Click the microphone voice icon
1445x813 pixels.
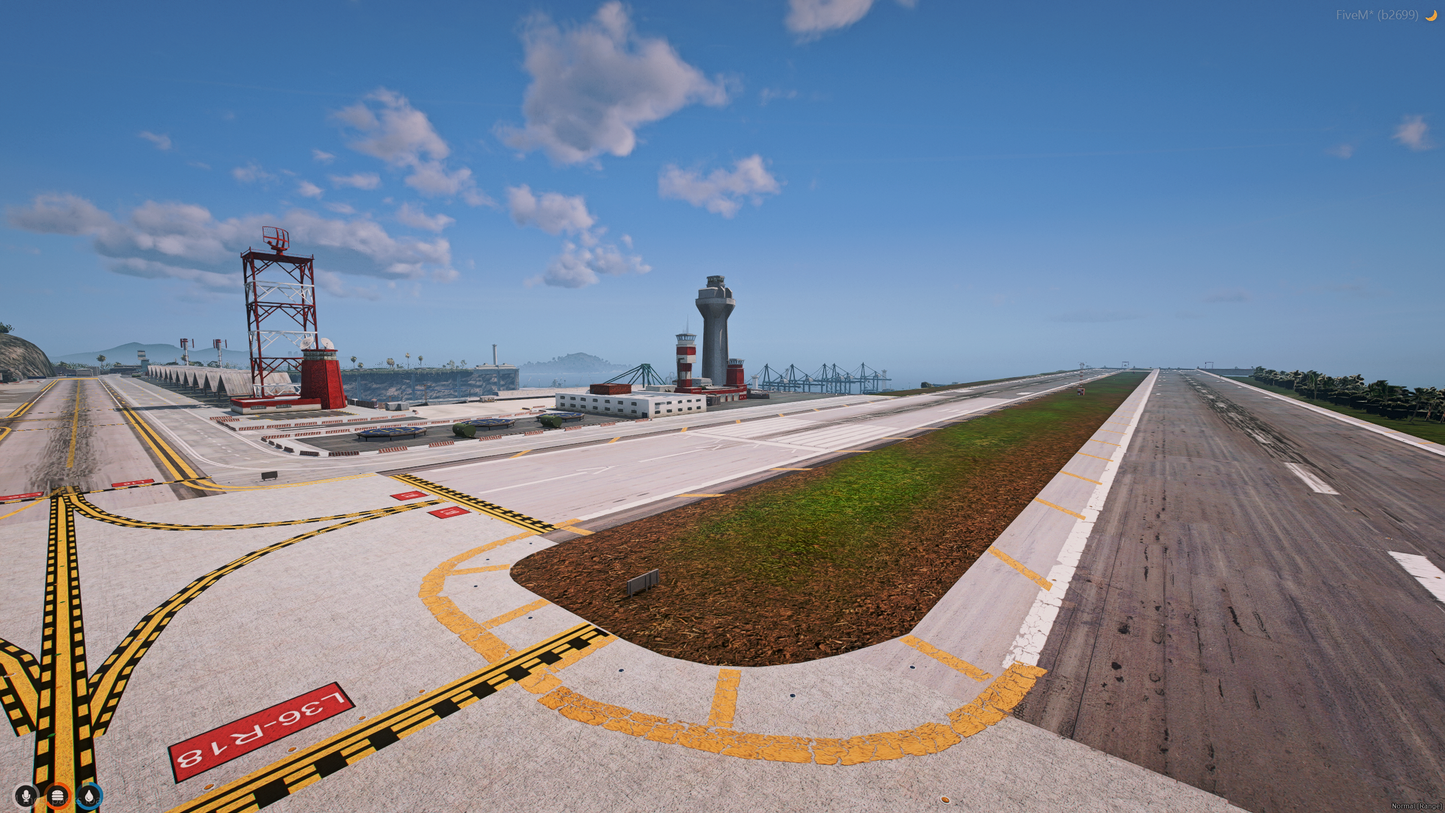(x=26, y=796)
